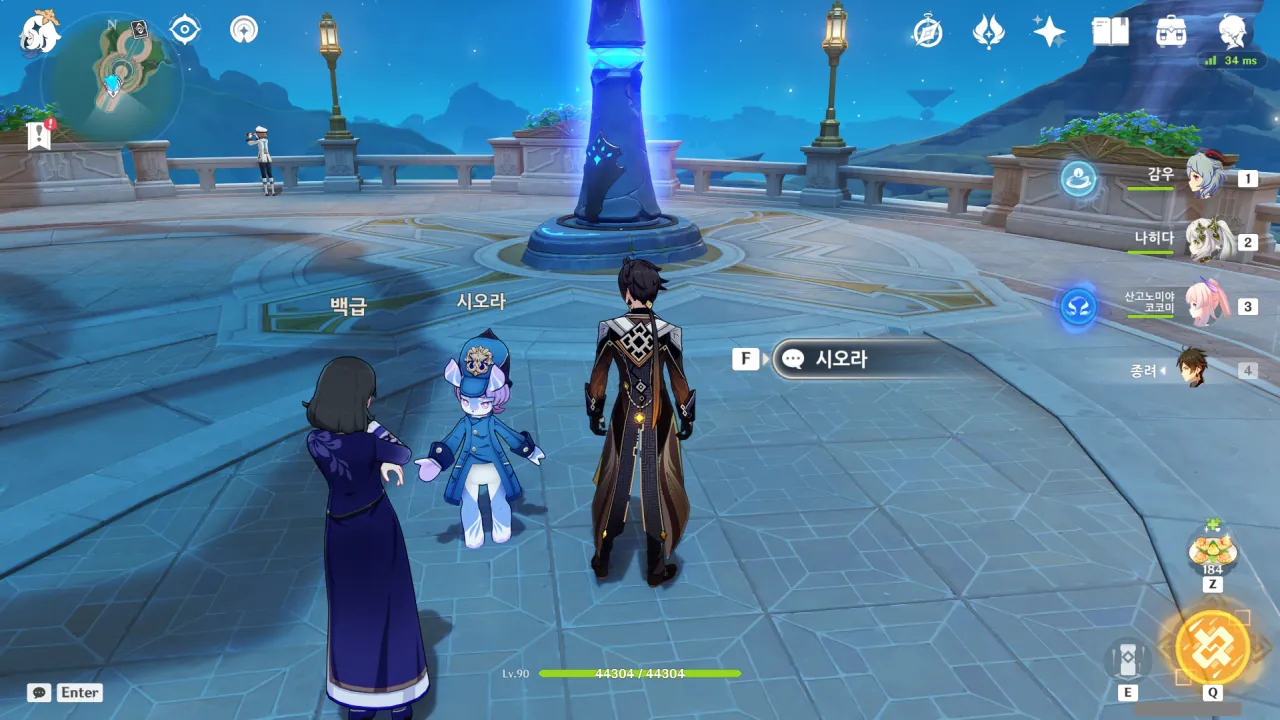The height and width of the screenshot is (720, 1280).
Task: Click the eye-shaped icon beside the minimap
Action: pyautogui.click(x=185, y=30)
